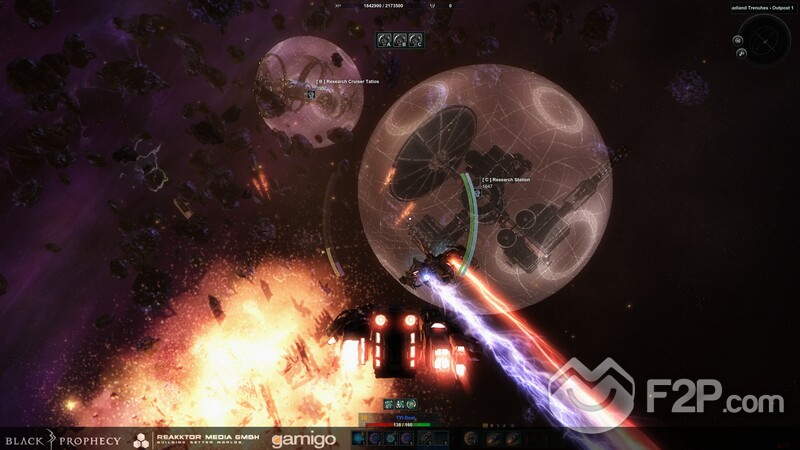Viewport: 800px width, 450px height.
Task: Select objective B icon at top
Action: coord(399,40)
